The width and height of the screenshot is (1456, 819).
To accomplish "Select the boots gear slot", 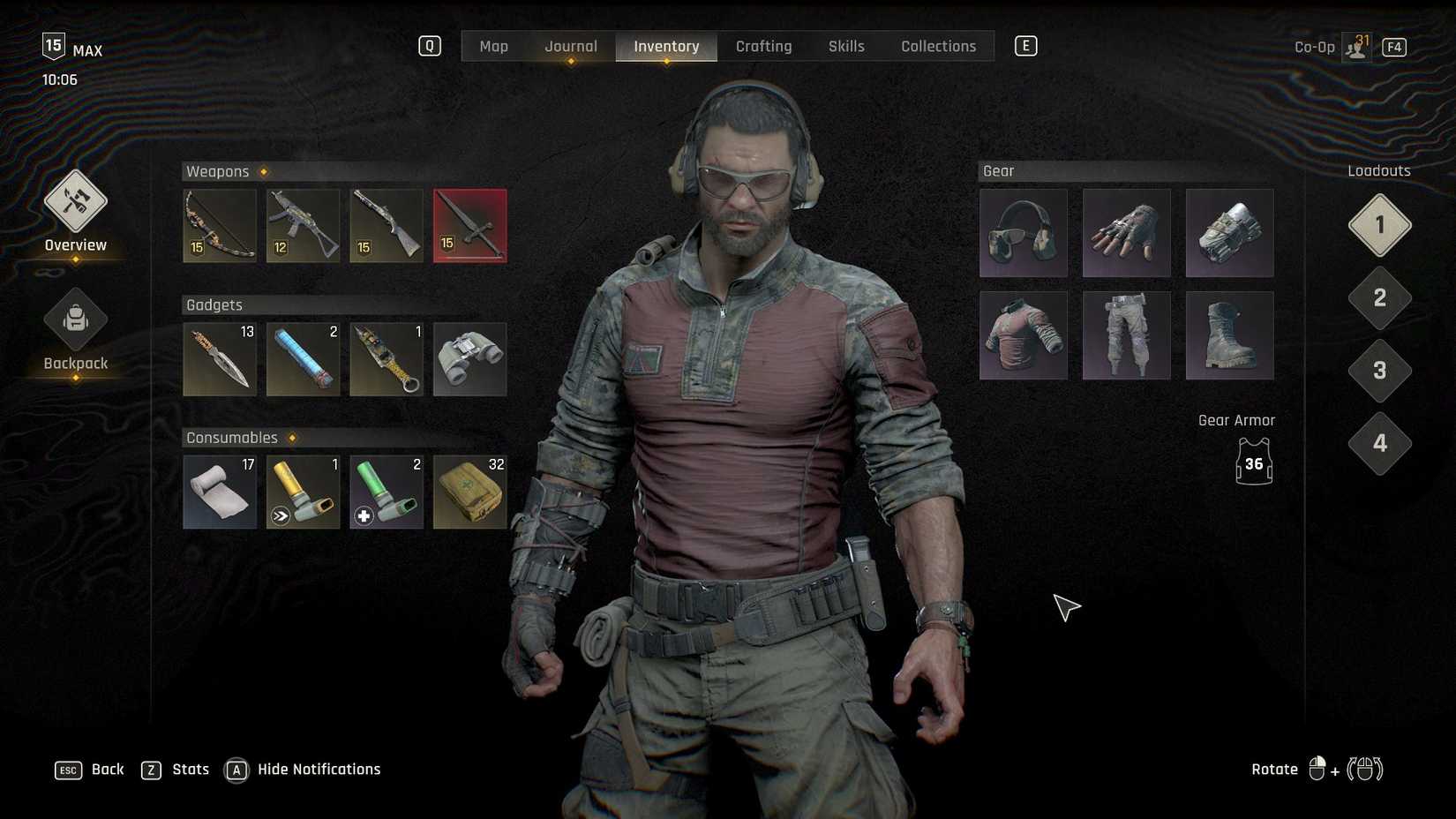I will pos(1229,335).
